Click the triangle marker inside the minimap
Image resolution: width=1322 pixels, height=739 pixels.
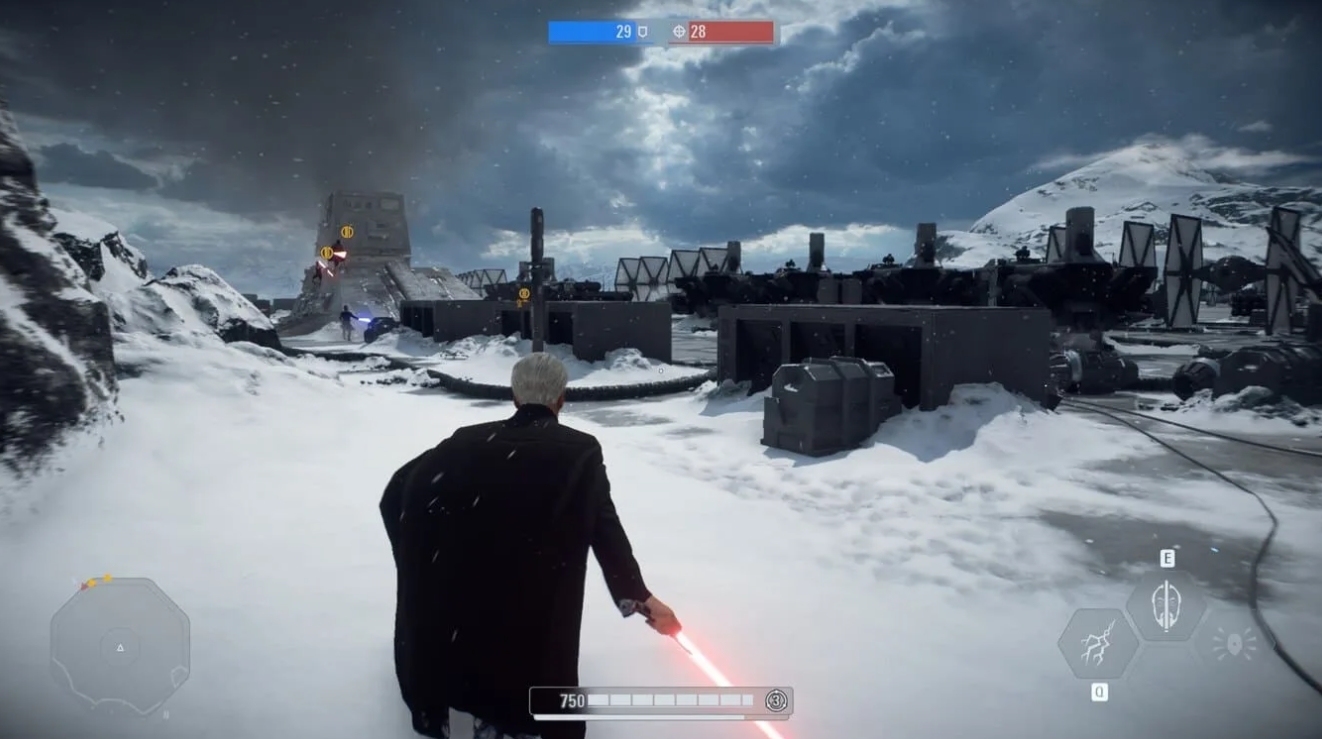pyautogui.click(x=120, y=648)
